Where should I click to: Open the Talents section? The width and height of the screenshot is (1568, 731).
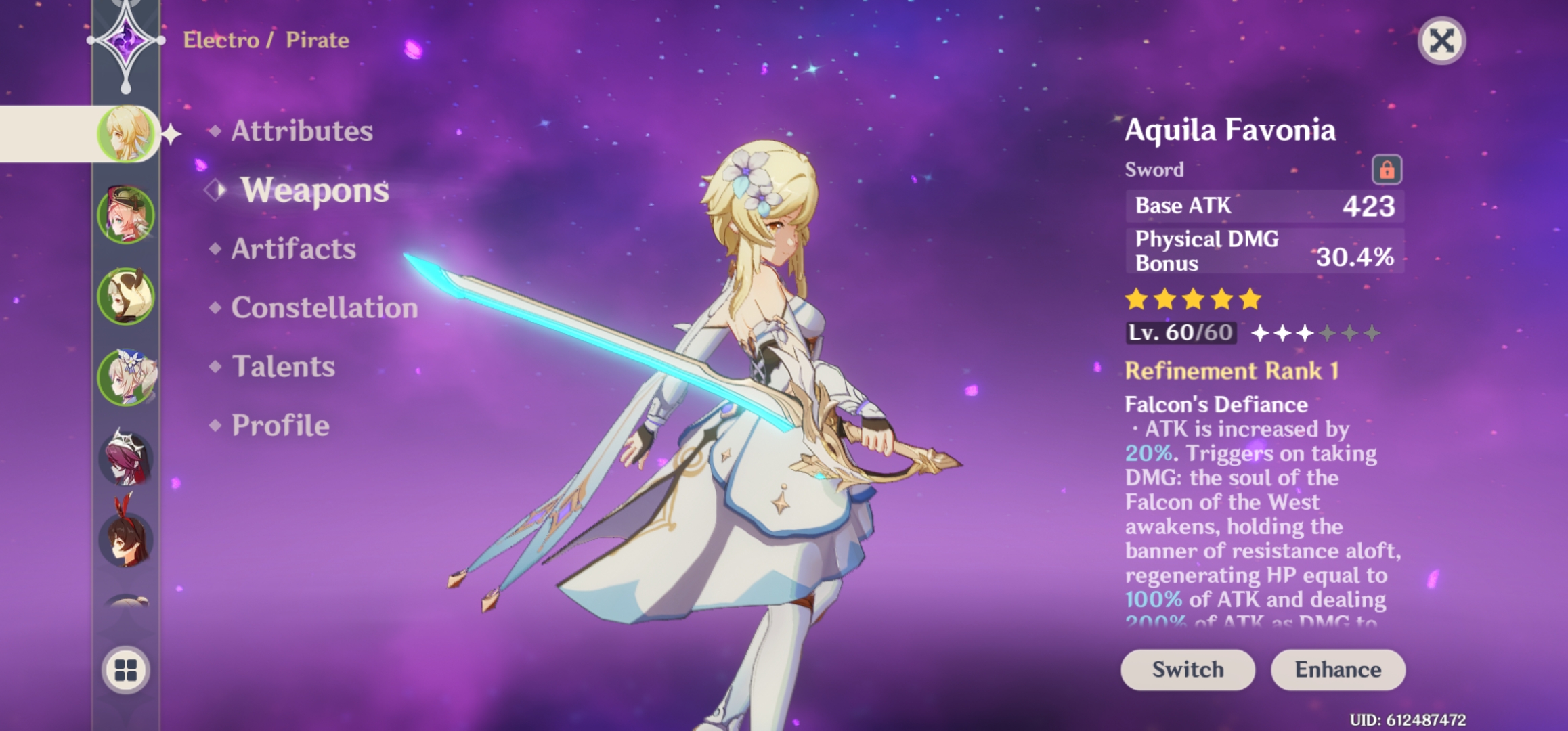coord(282,366)
